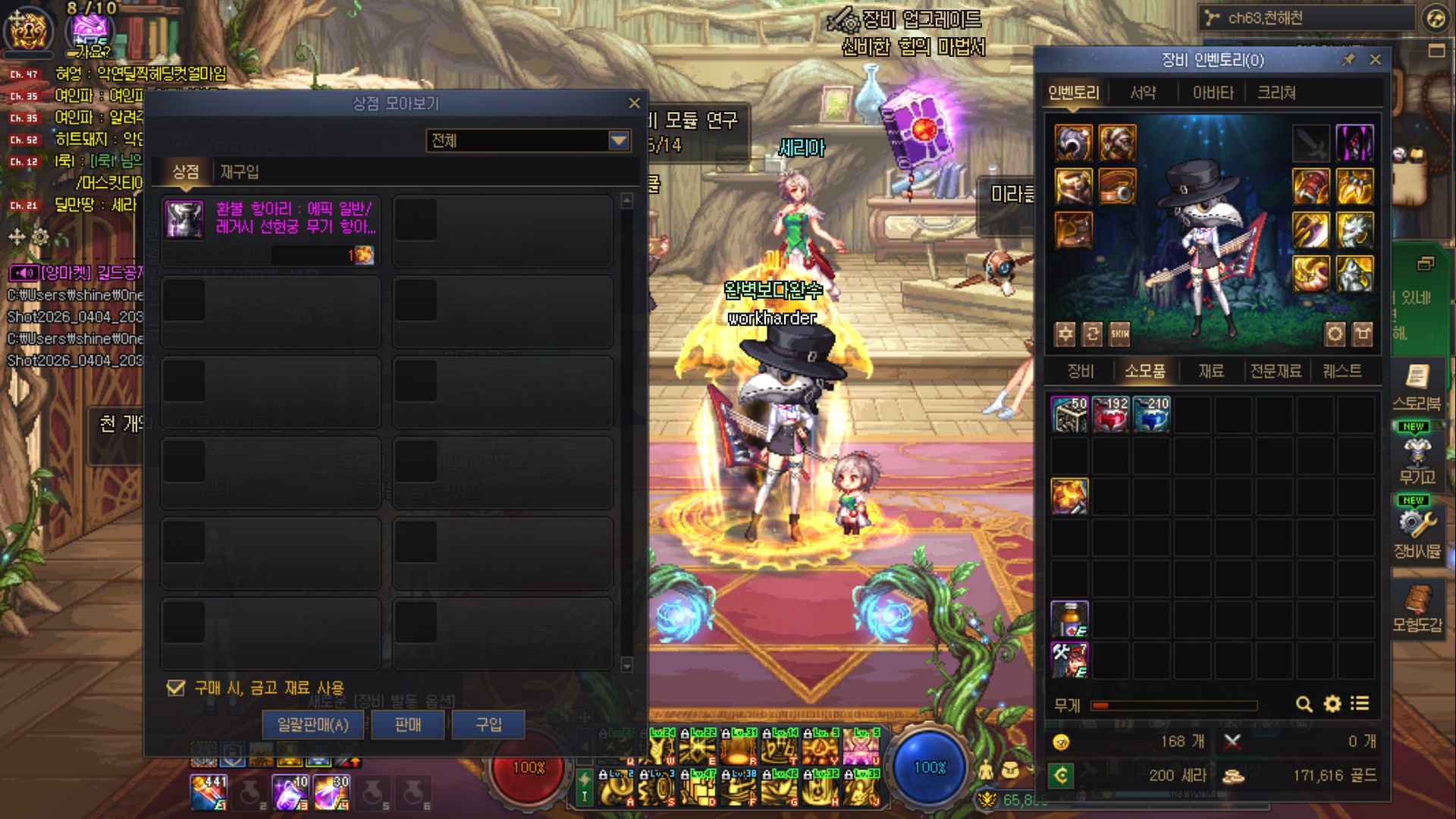
Task: Close the equipment inventory window
Action: click(x=1375, y=59)
